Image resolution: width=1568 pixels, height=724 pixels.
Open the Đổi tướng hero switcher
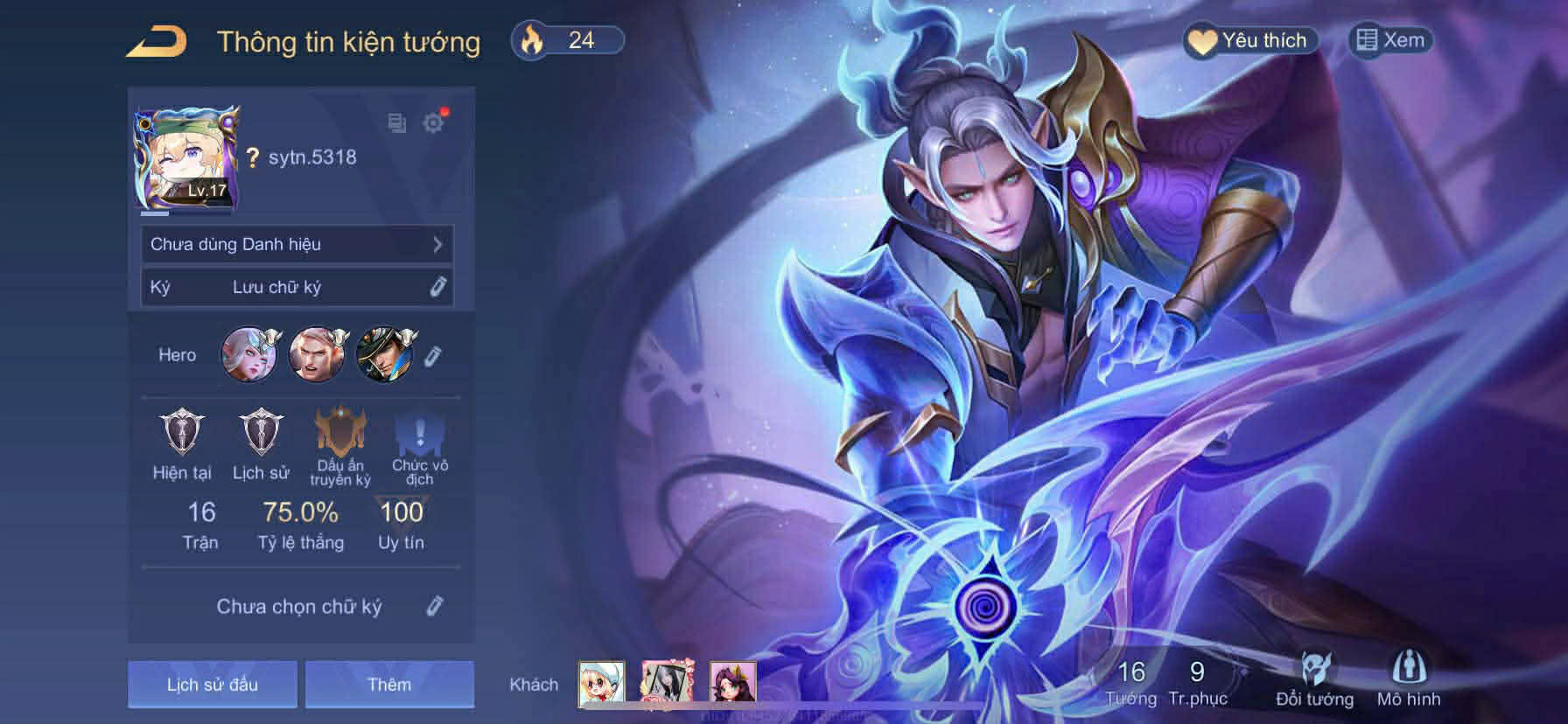pos(1314,679)
